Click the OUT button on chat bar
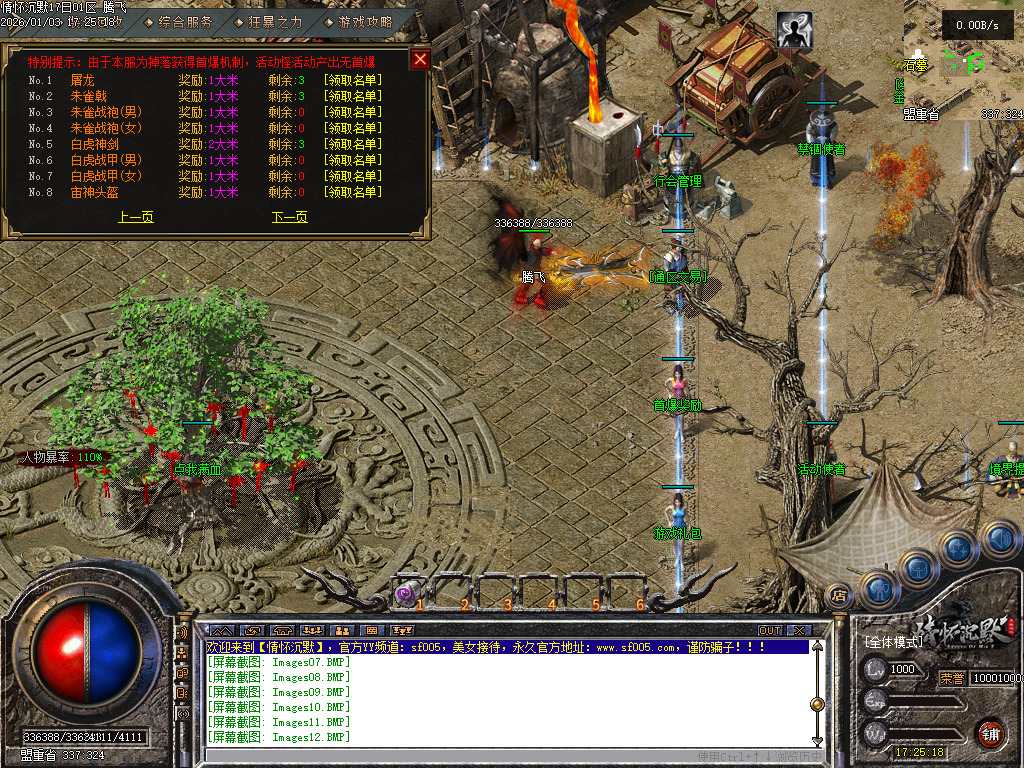 click(x=769, y=631)
